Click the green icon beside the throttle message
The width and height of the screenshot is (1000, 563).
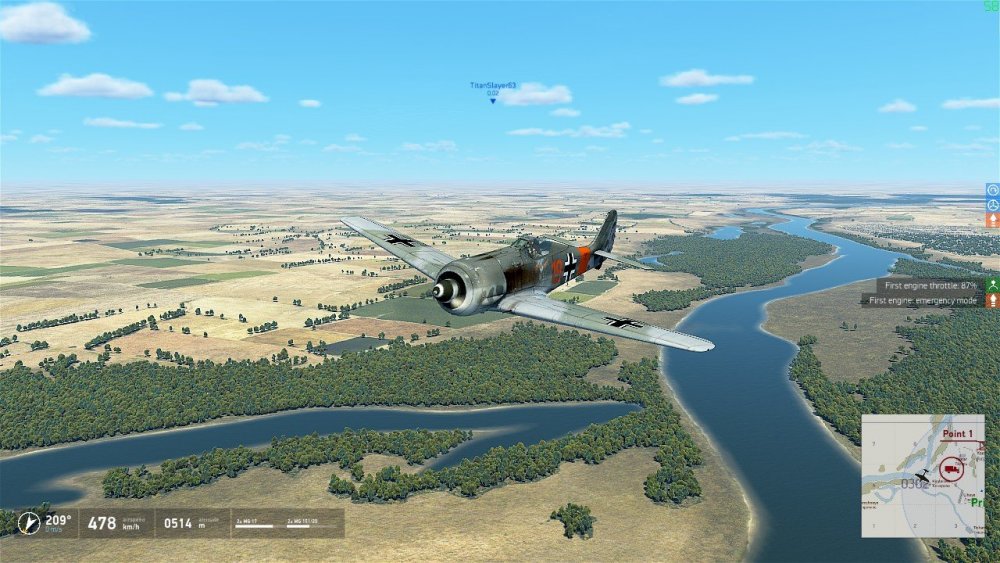(x=992, y=285)
